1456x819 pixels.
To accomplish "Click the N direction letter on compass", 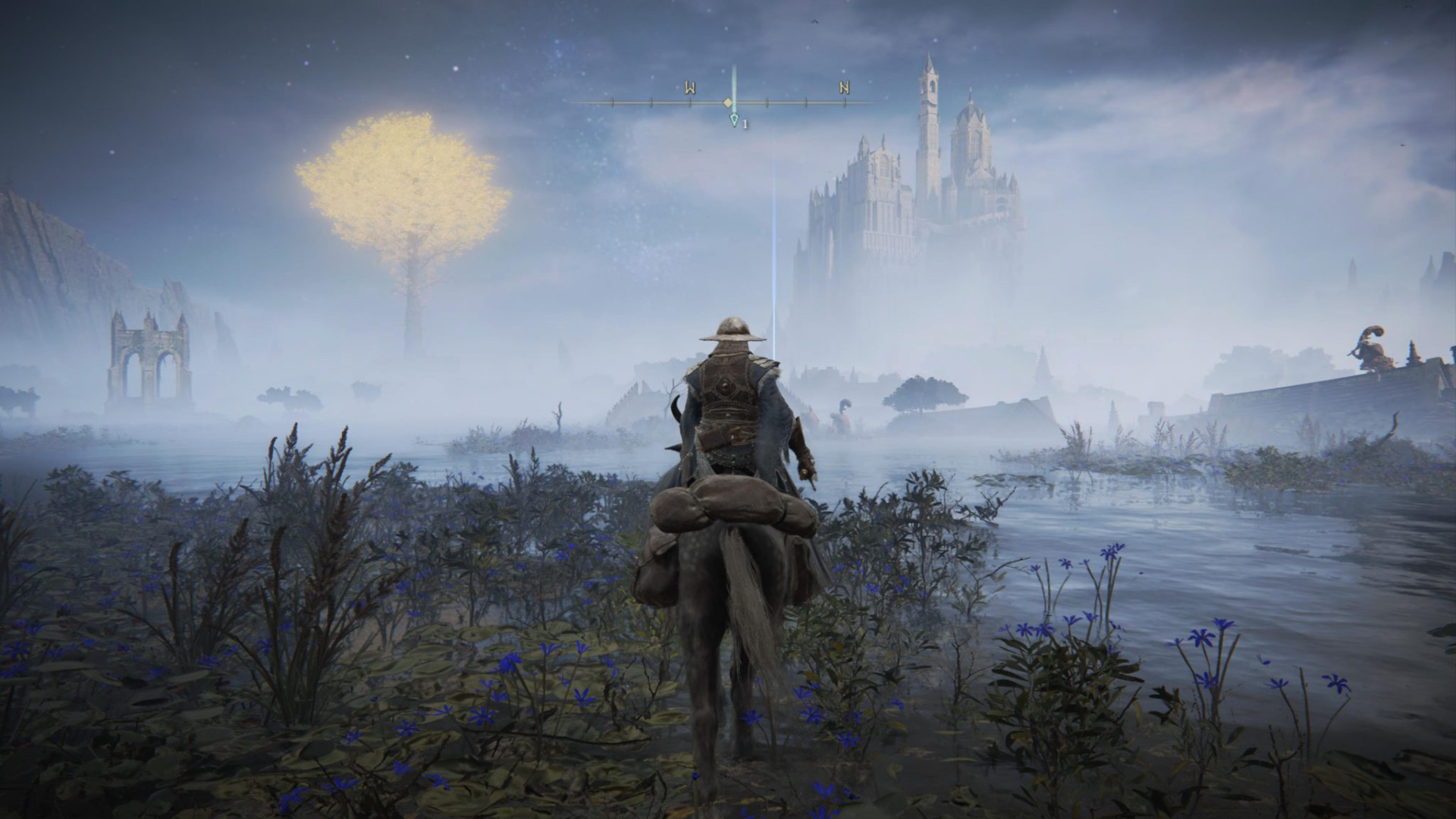I will (x=844, y=87).
